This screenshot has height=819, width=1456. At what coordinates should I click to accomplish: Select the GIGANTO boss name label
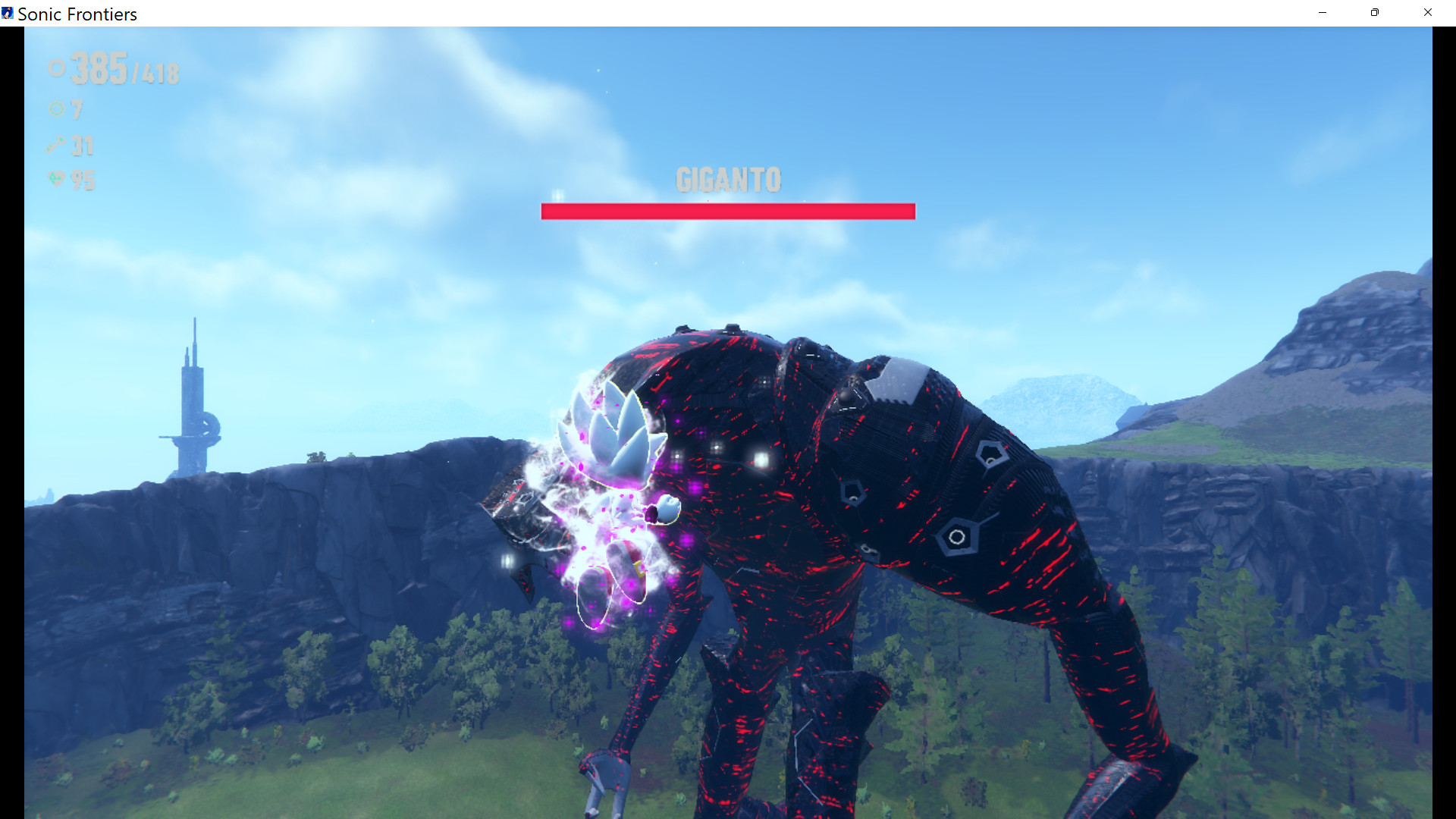[727, 180]
